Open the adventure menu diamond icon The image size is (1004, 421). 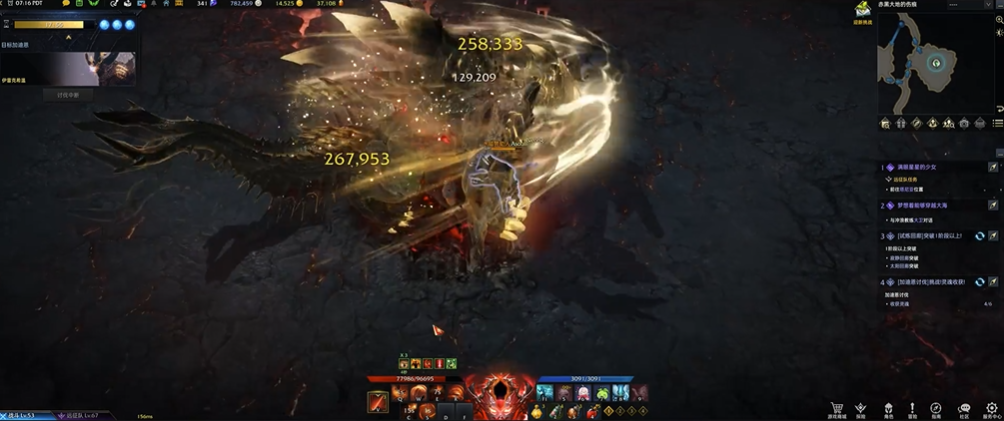[860, 408]
